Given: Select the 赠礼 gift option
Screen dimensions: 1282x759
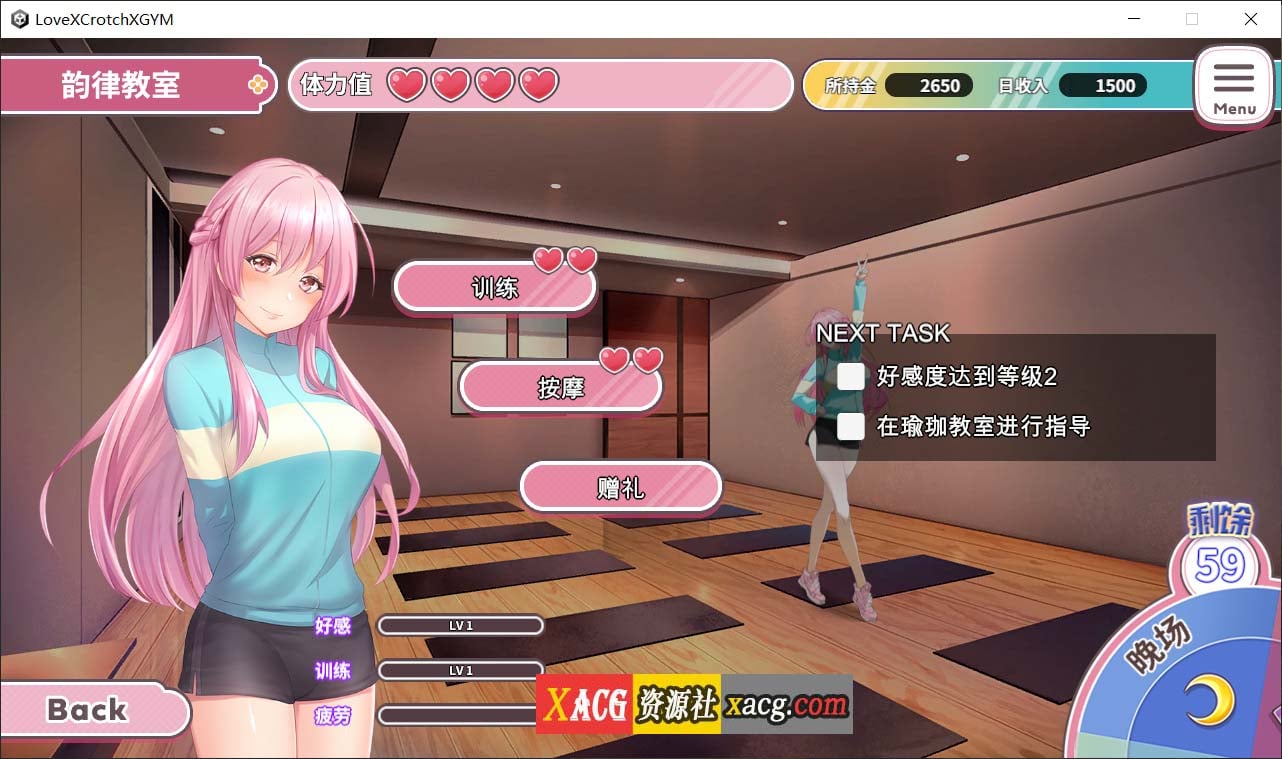Looking at the screenshot, I should (x=620, y=486).
